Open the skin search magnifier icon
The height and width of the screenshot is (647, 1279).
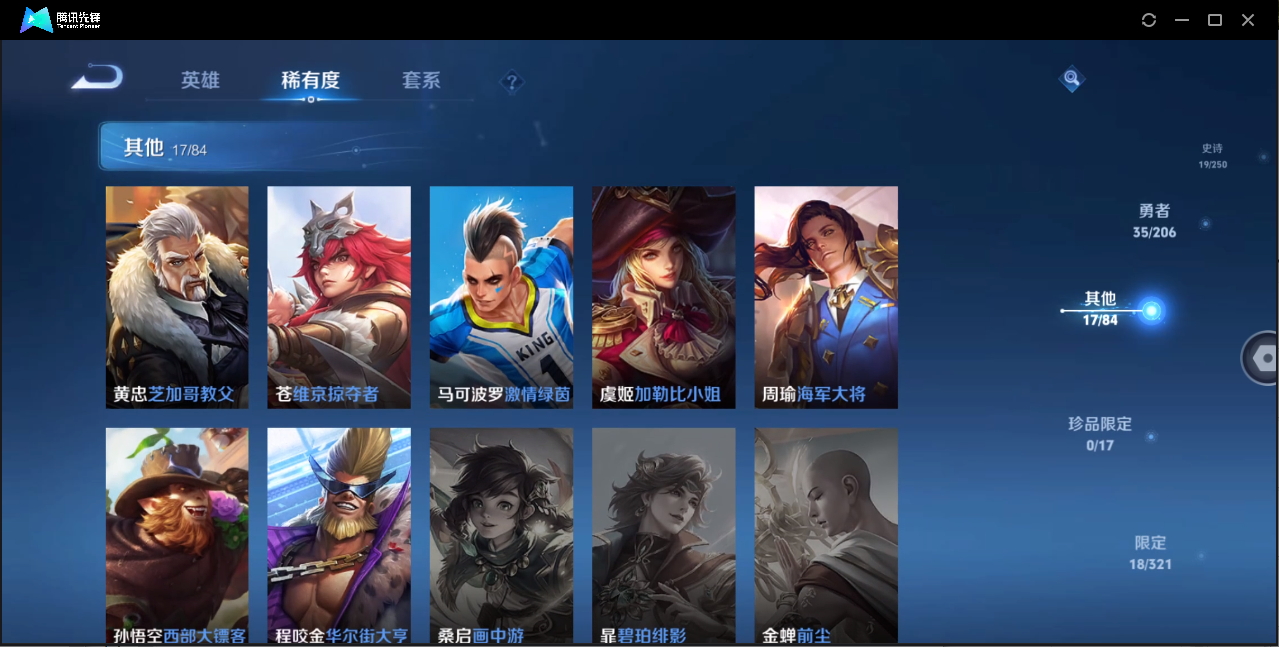tap(1071, 78)
